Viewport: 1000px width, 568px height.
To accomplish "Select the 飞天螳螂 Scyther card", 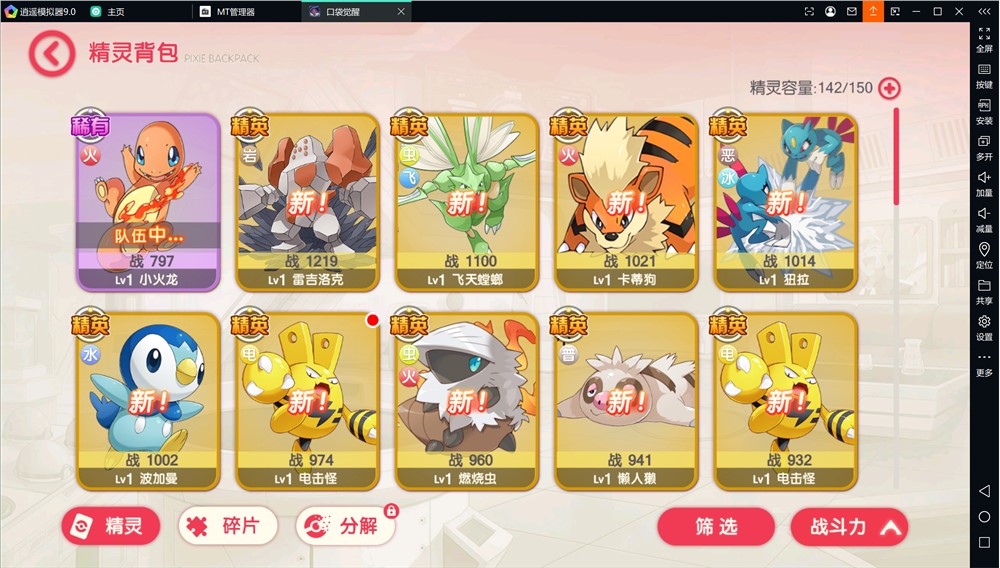I will [x=467, y=200].
